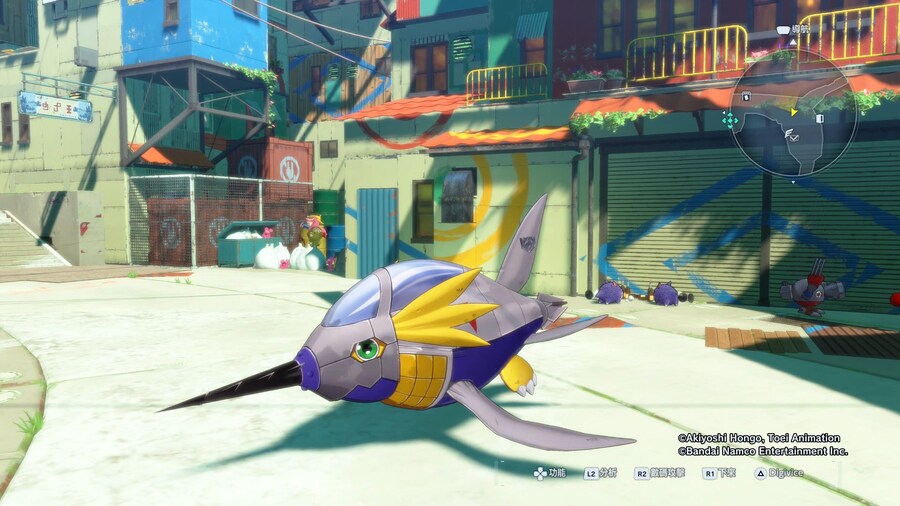The height and width of the screenshot is (506, 900).
Task: Select the teal diamond marker on the minimap edge
Action: [730, 119]
